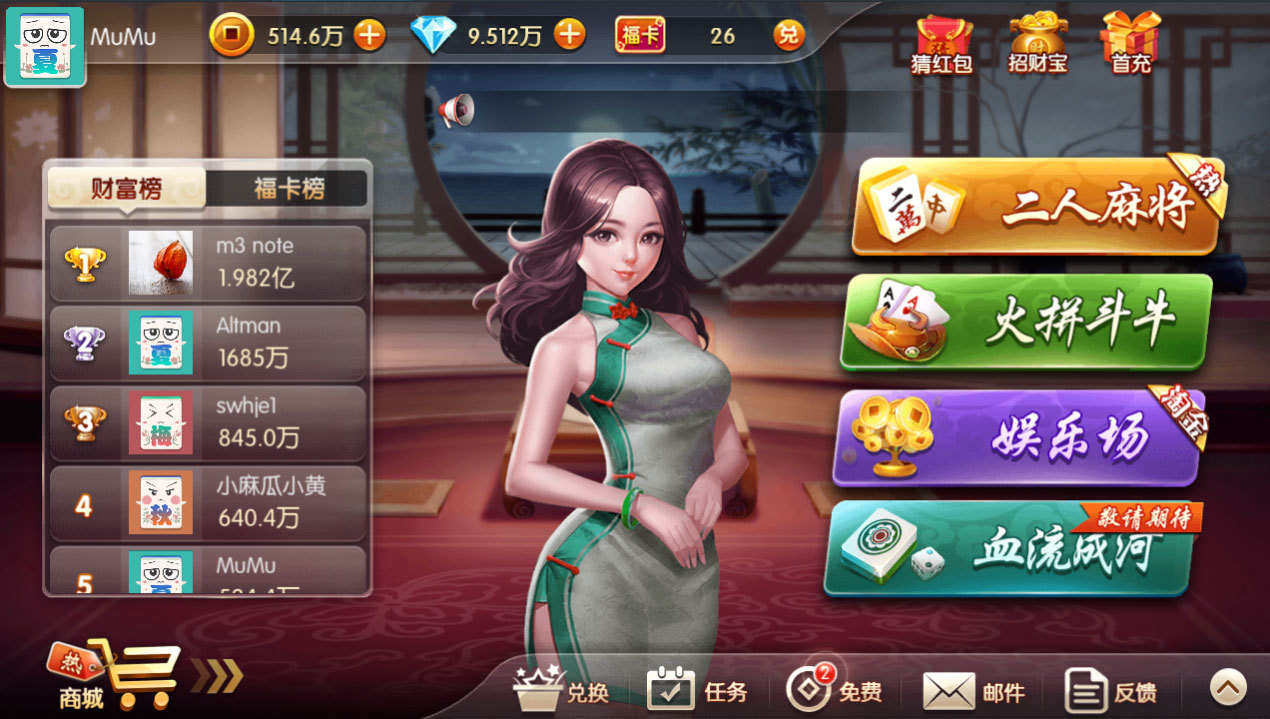Buy more diamonds with the plus button
The width and height of the screenshot is (1270, 719).
click(x=569, y=36)
